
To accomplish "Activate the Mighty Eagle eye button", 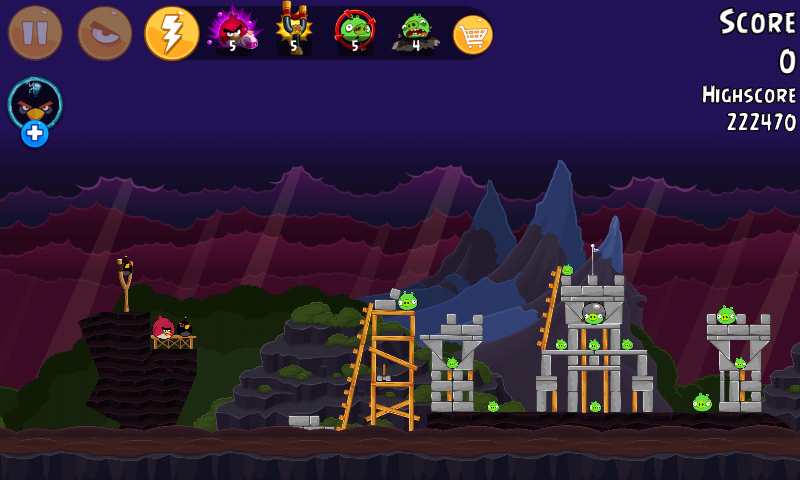I will (x=104, y=33).
